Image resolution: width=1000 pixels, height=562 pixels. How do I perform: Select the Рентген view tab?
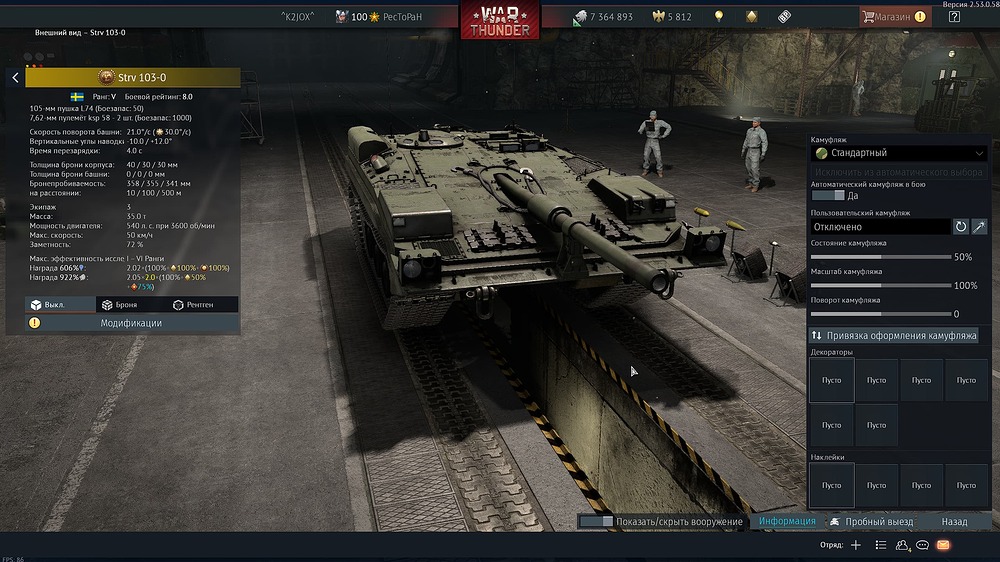[x=197, y=304]
